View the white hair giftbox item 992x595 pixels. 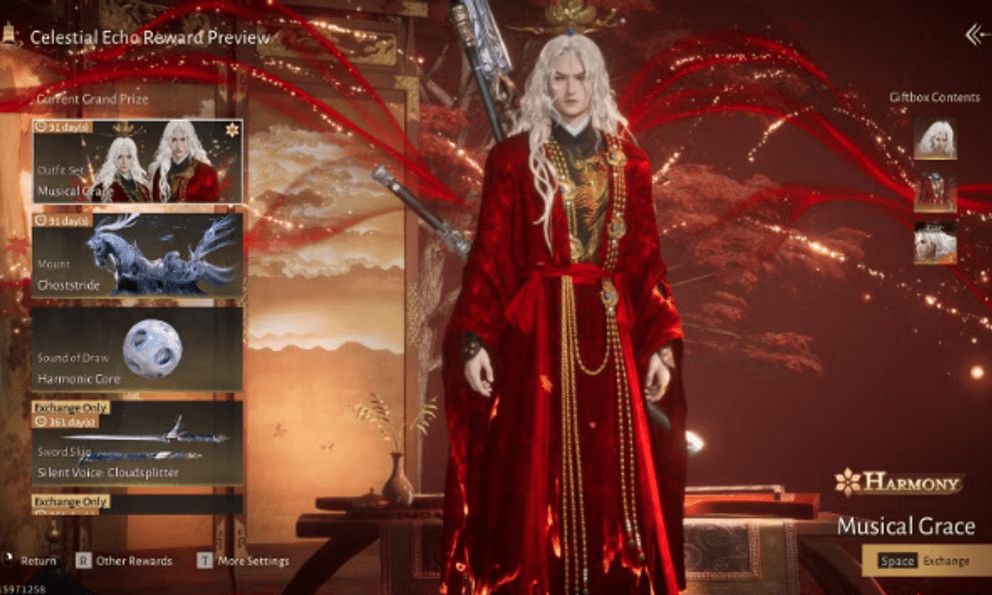coord(935,140)
